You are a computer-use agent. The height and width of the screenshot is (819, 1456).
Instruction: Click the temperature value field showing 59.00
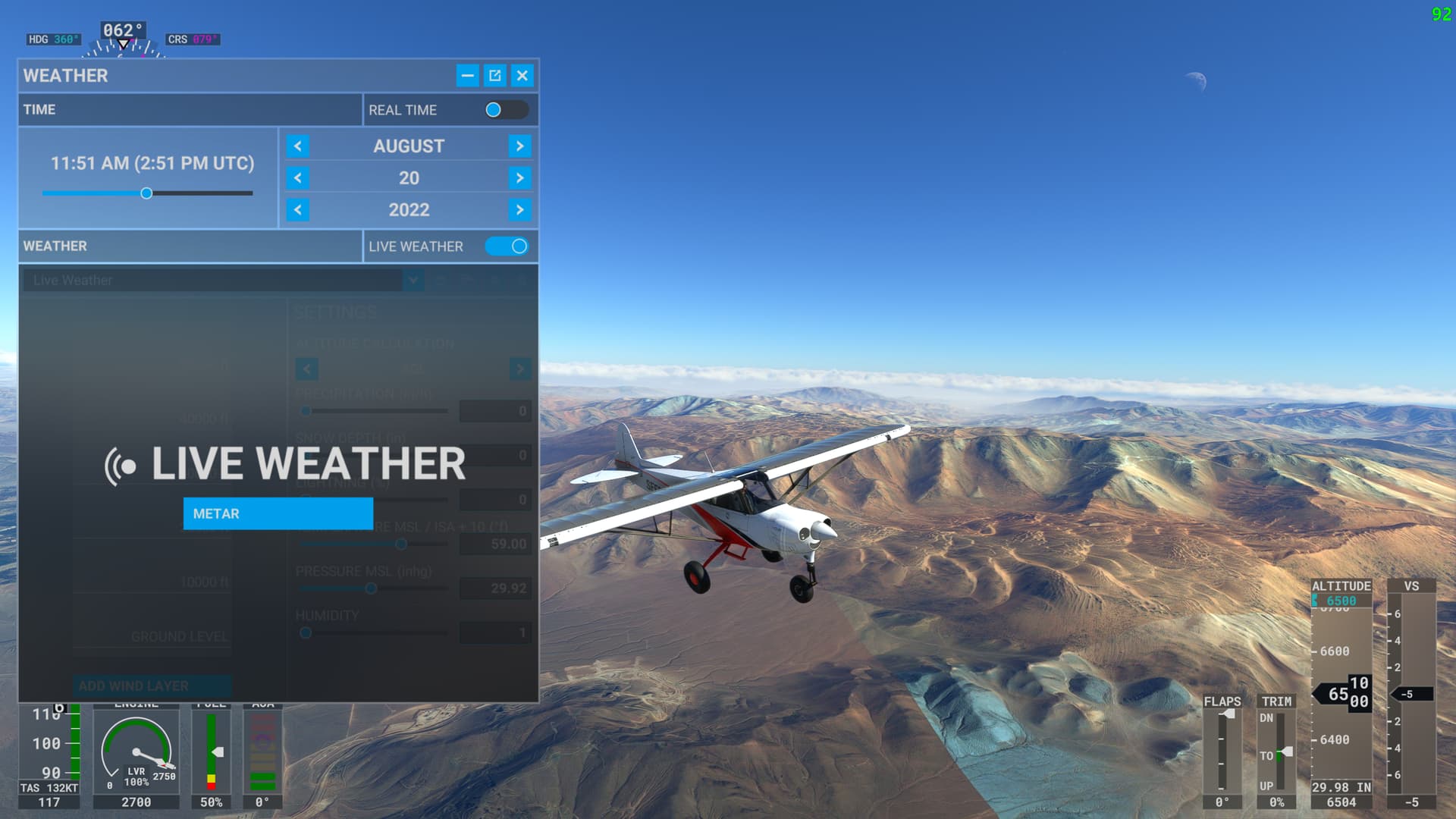point(495,544)
